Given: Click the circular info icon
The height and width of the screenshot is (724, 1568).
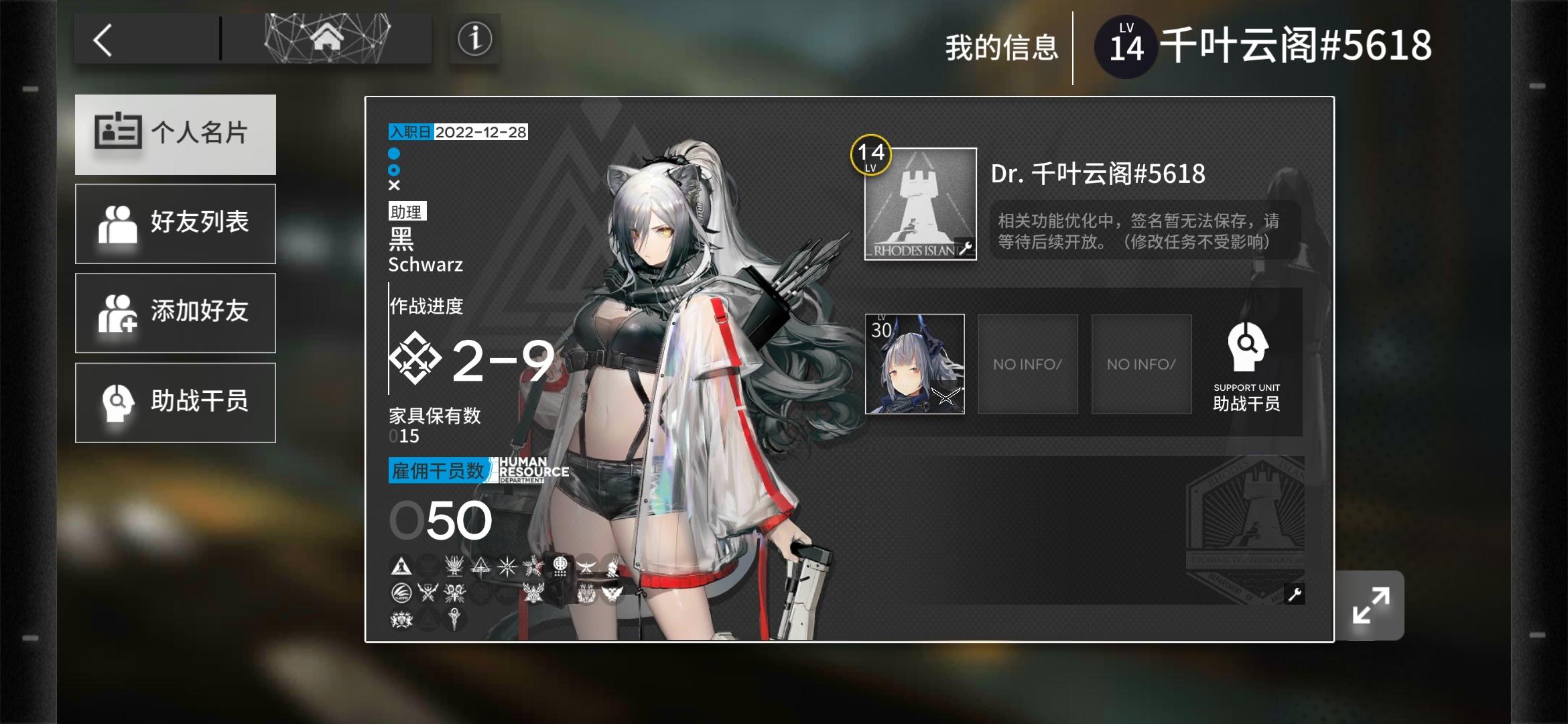Looking at the screenshot, I should point(474,38).
